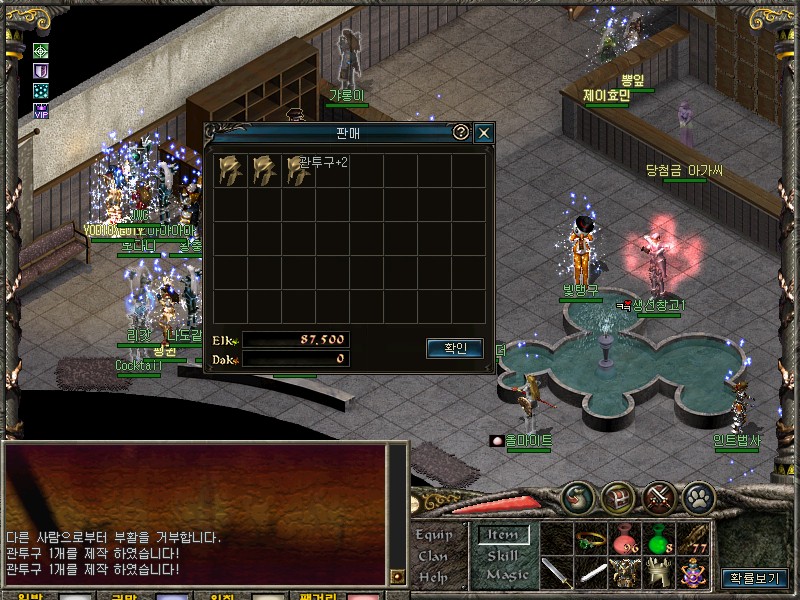Select the gold ring with green gem

pos(590,541)
